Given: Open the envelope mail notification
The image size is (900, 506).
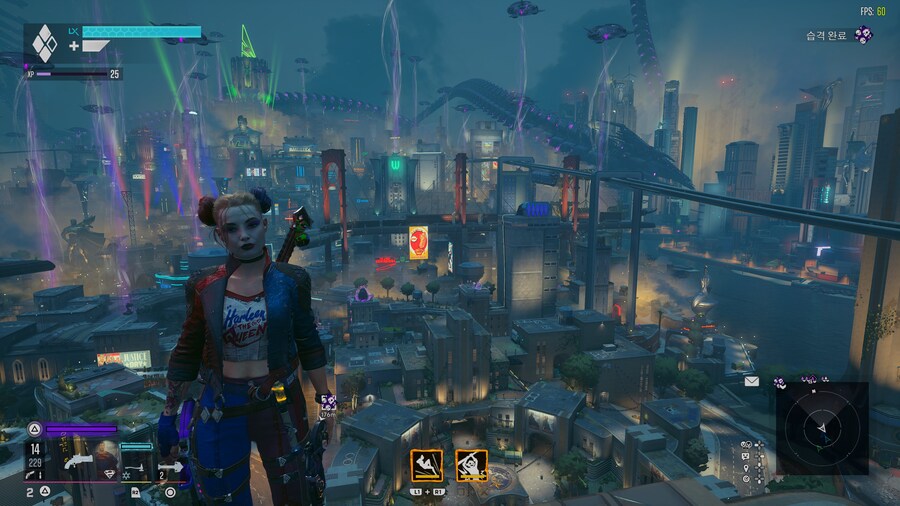Looking at the screenshot, I should pyautogui.click(x=751, y=381).
